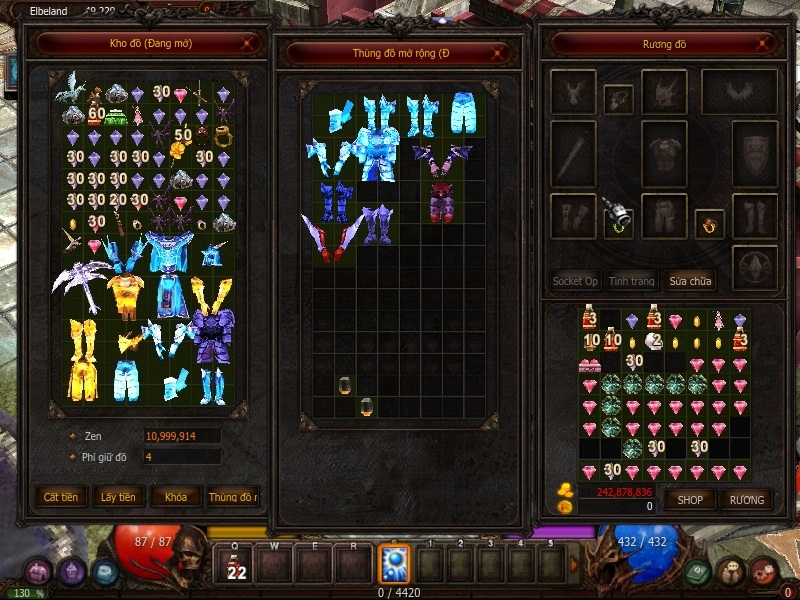Open the red gear settings icon

763,570
